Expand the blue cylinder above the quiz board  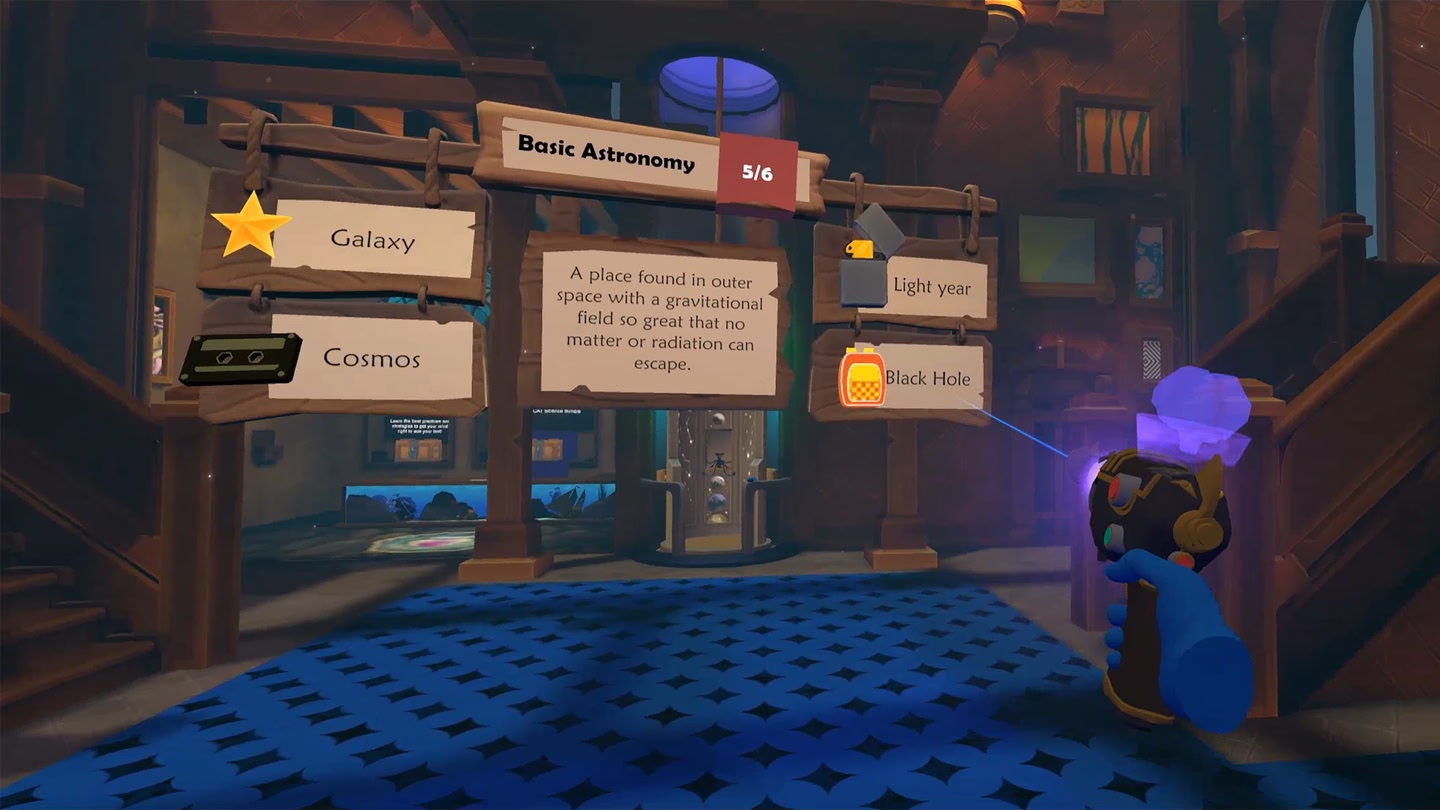point(718,92)
